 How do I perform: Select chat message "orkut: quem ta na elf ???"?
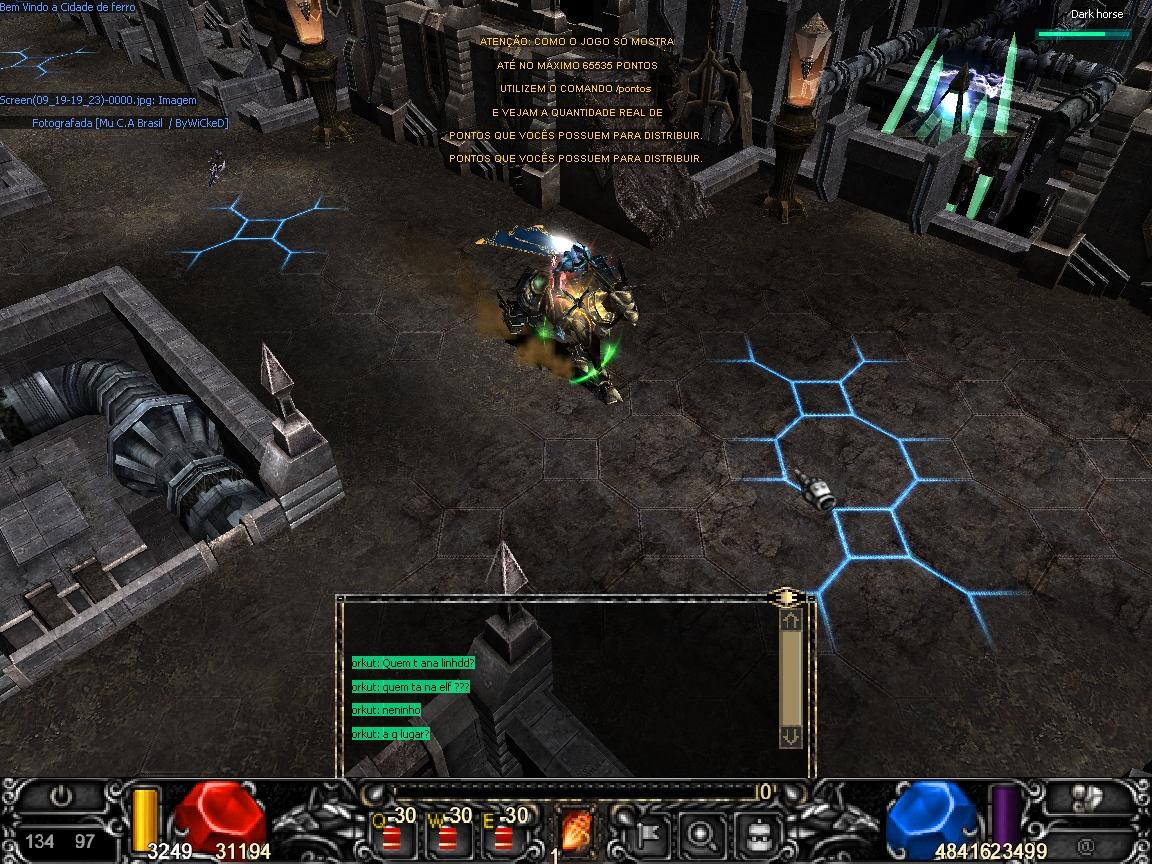(410, 687)
